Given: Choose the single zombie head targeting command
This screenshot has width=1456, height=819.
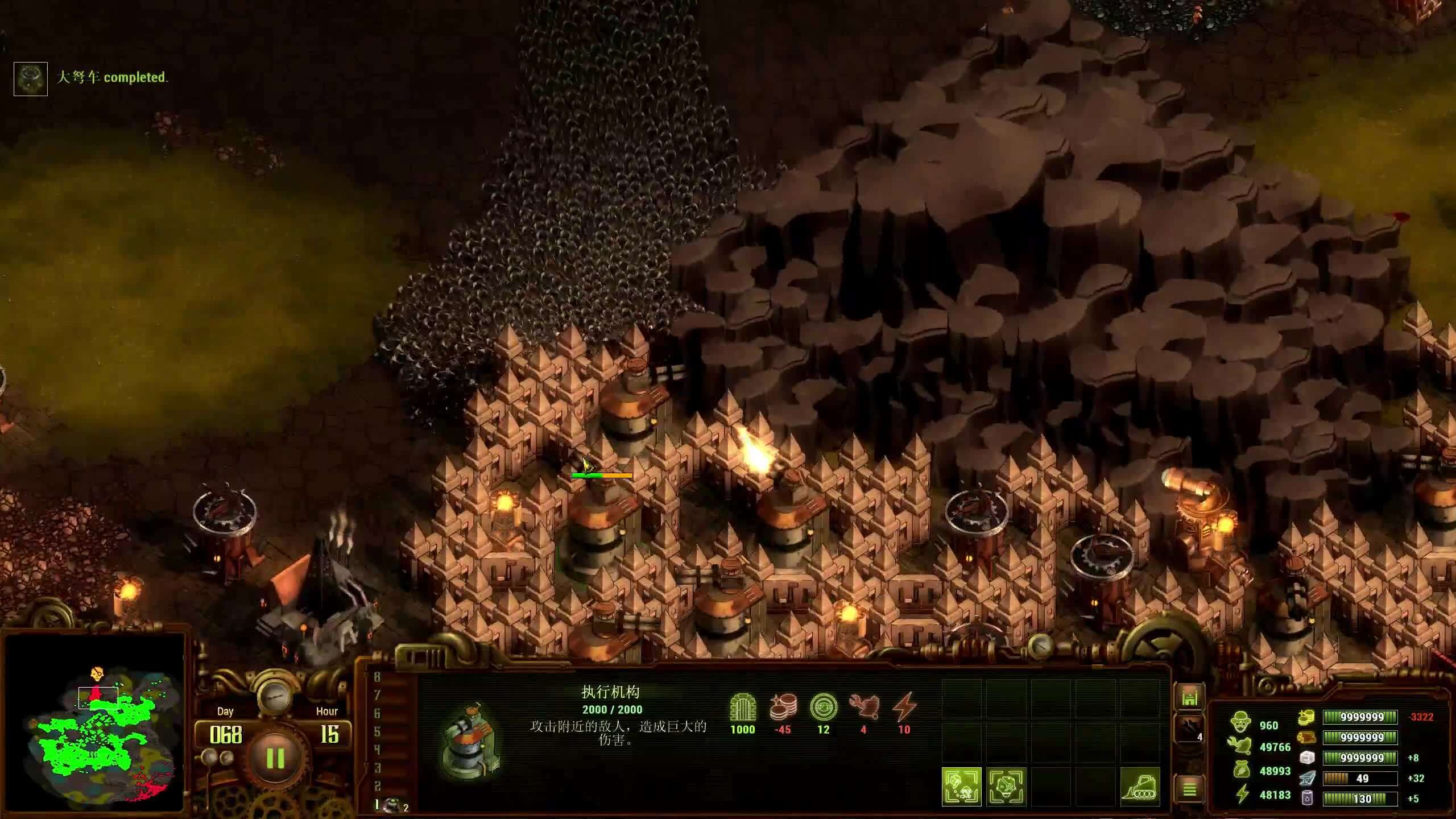Looking at the screenshot, I should click(1006, 787).
